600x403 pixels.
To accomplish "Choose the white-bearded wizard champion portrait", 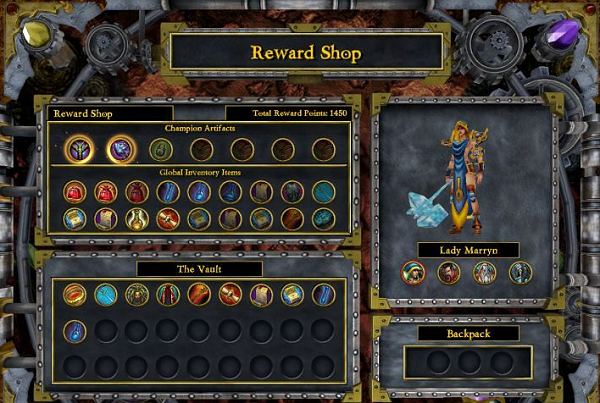I will click(484, 272).
